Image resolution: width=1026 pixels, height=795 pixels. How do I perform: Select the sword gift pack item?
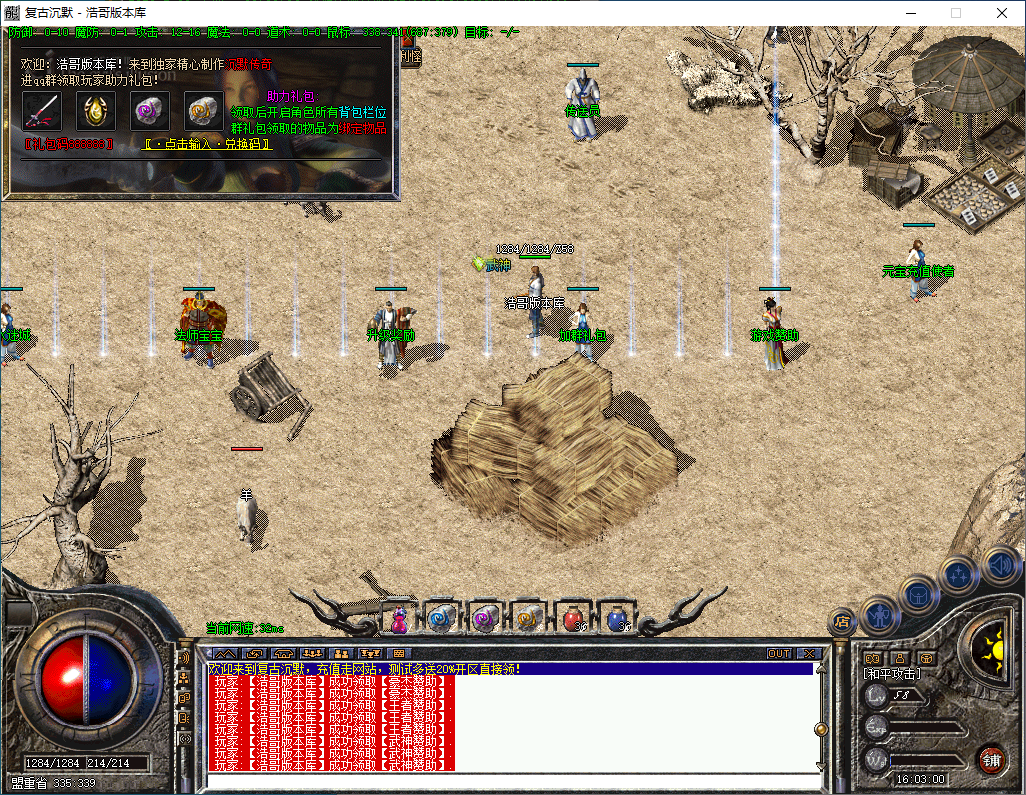point(42,111)
